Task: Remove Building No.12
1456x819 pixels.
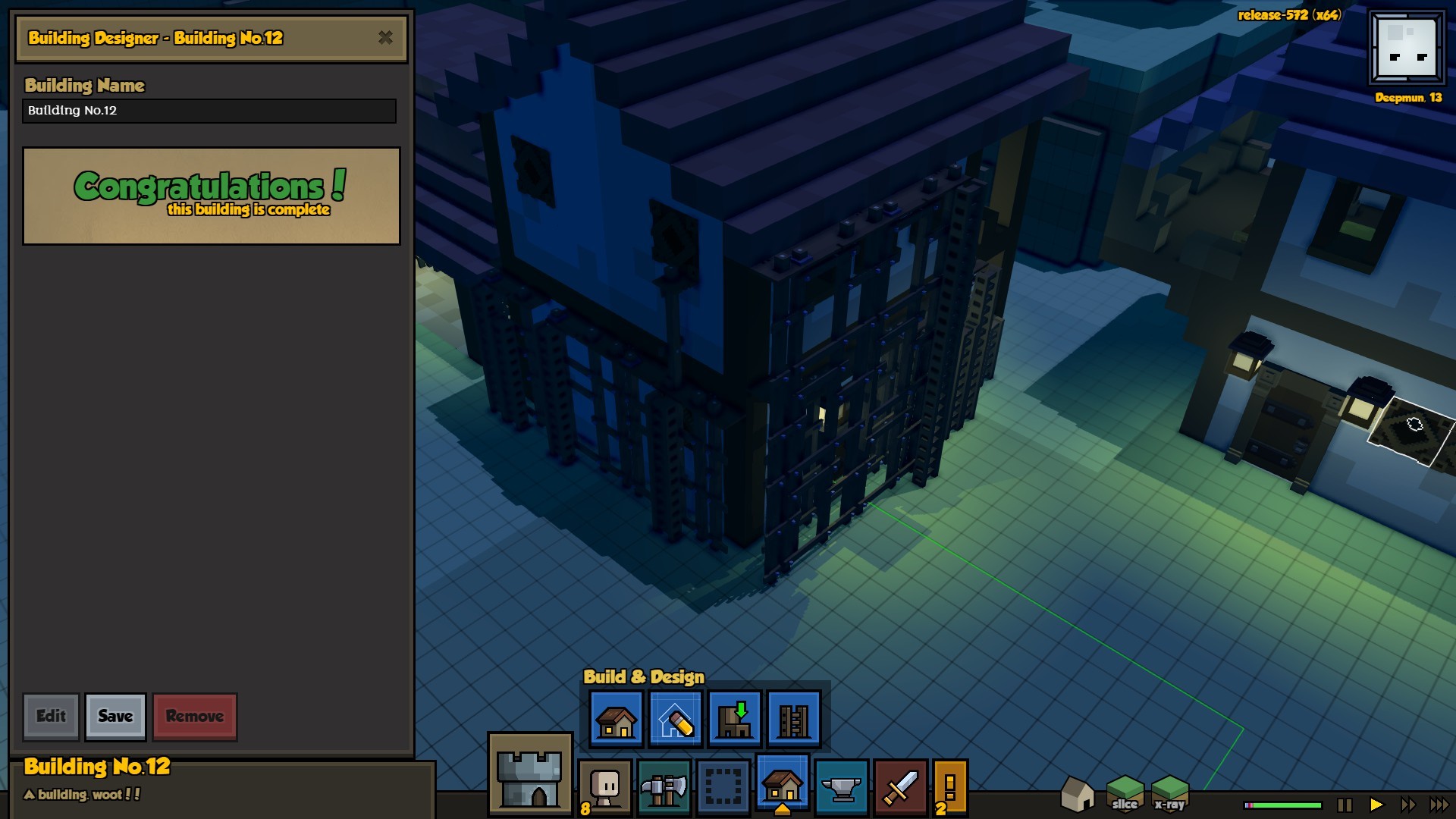Action: 195,716
